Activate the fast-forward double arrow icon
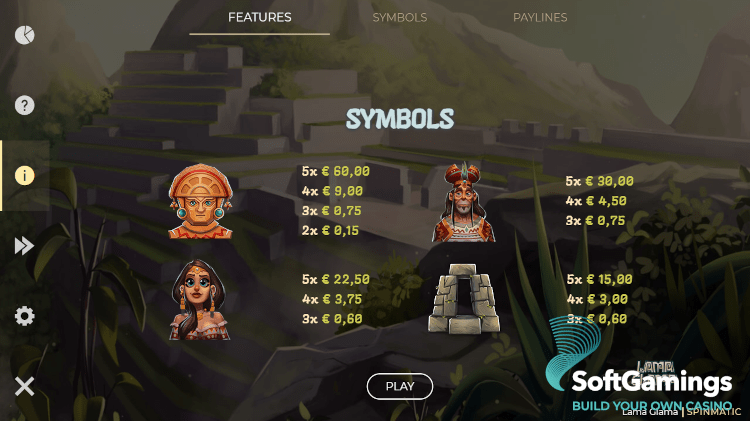The width and height of the screenshot is (750, 421). click(x=25, y=246)
